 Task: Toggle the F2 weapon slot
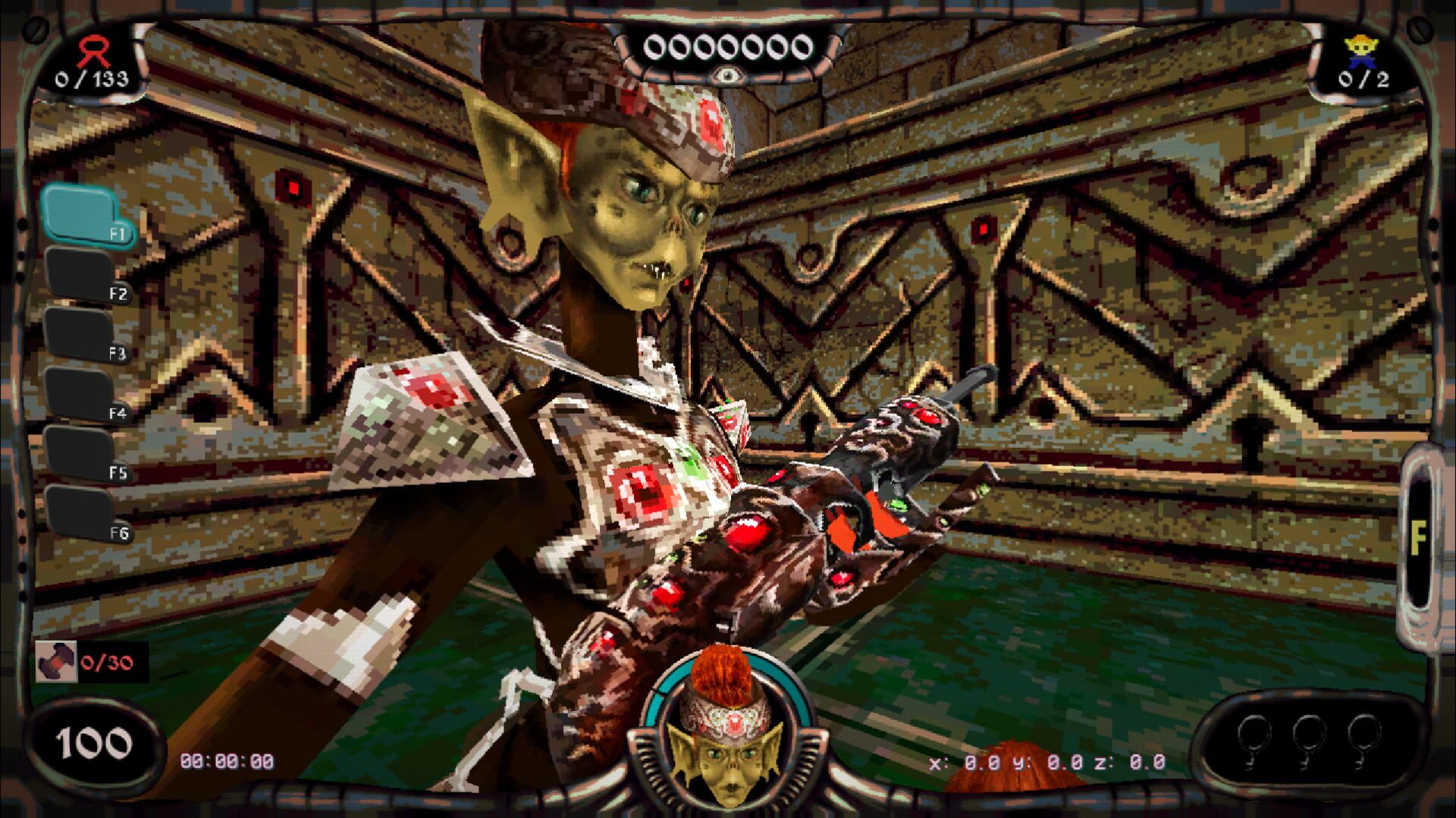tap(80, 273)
